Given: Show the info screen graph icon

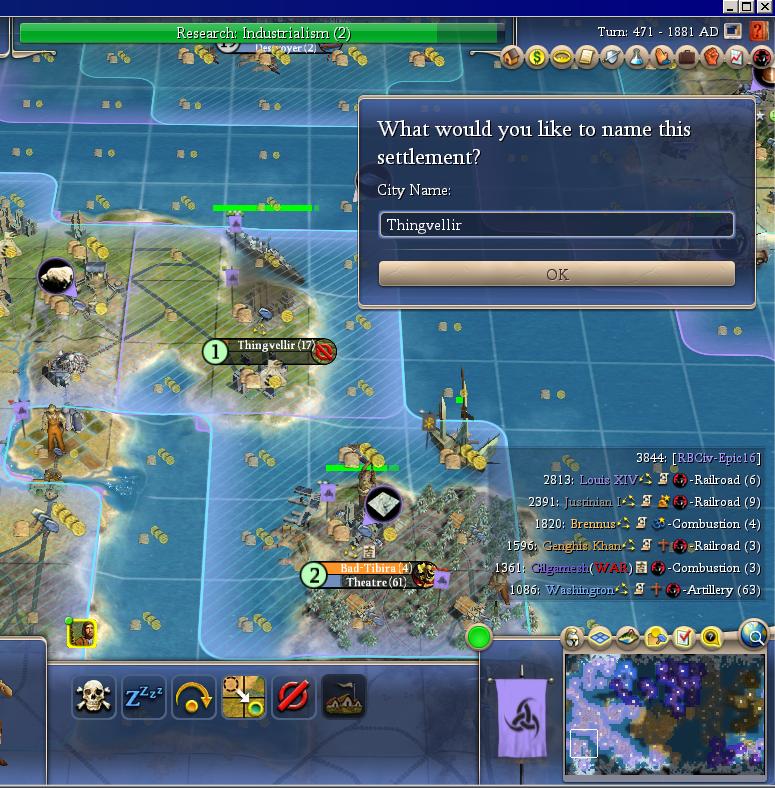Looking at the screenshot, I should (736, 58).
